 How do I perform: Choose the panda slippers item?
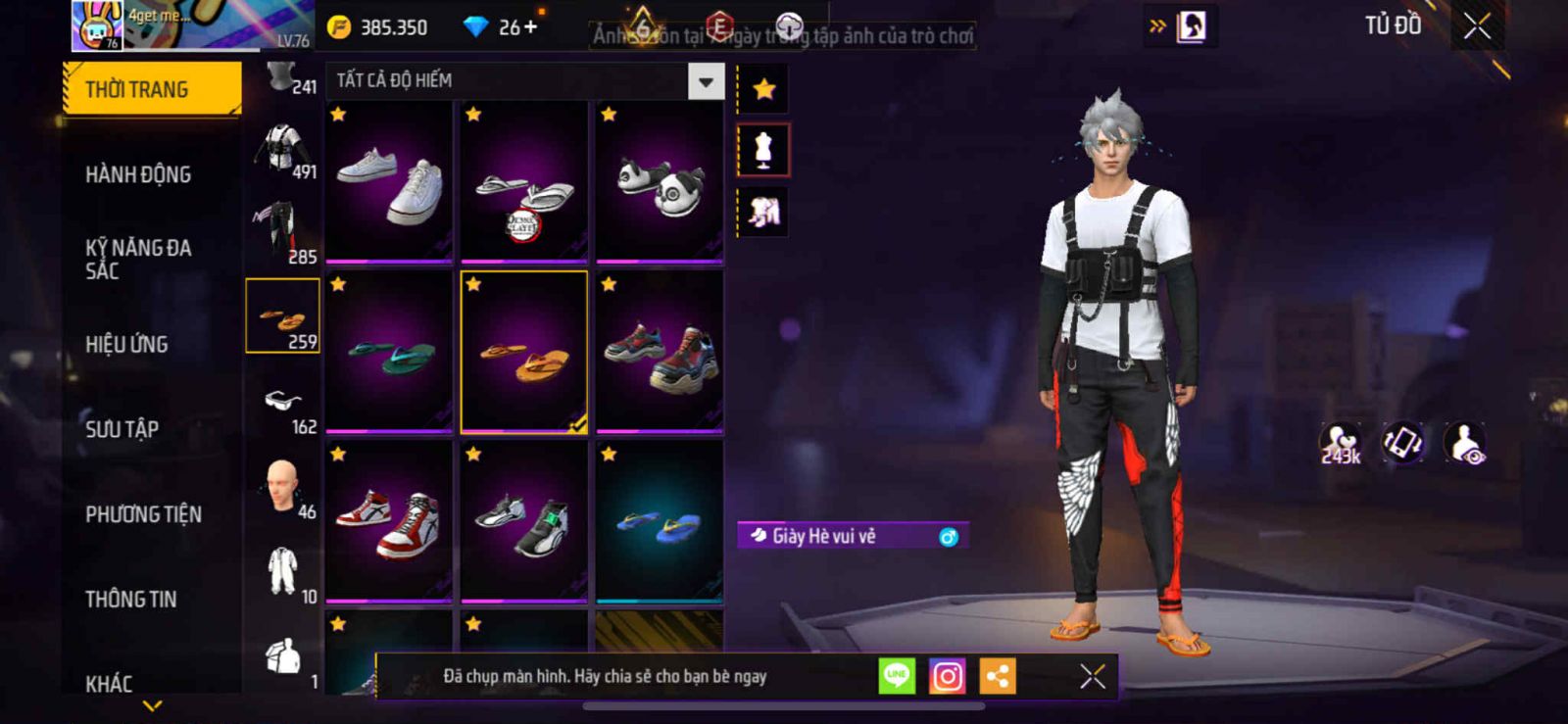pos(660,182)
